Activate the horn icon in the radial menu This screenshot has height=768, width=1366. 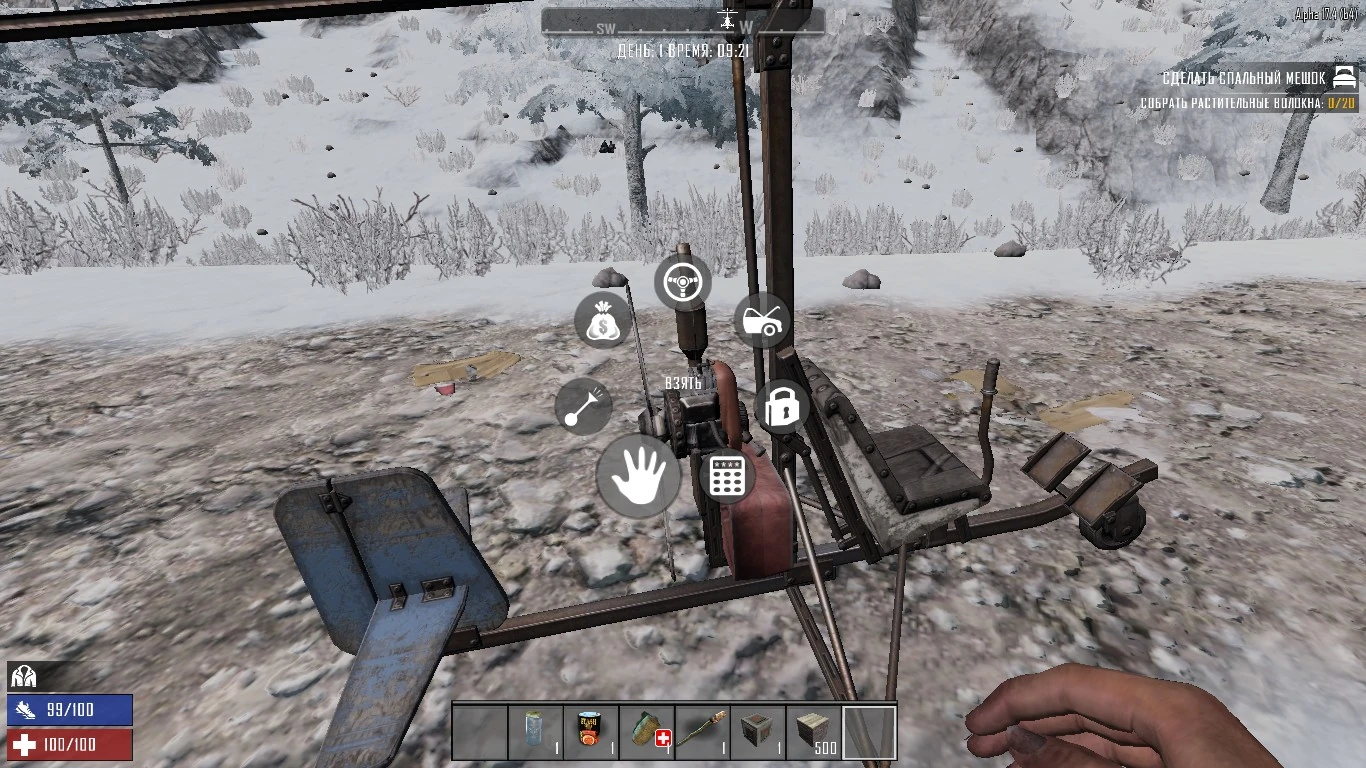pyautogui.click(x=583, y=408)
